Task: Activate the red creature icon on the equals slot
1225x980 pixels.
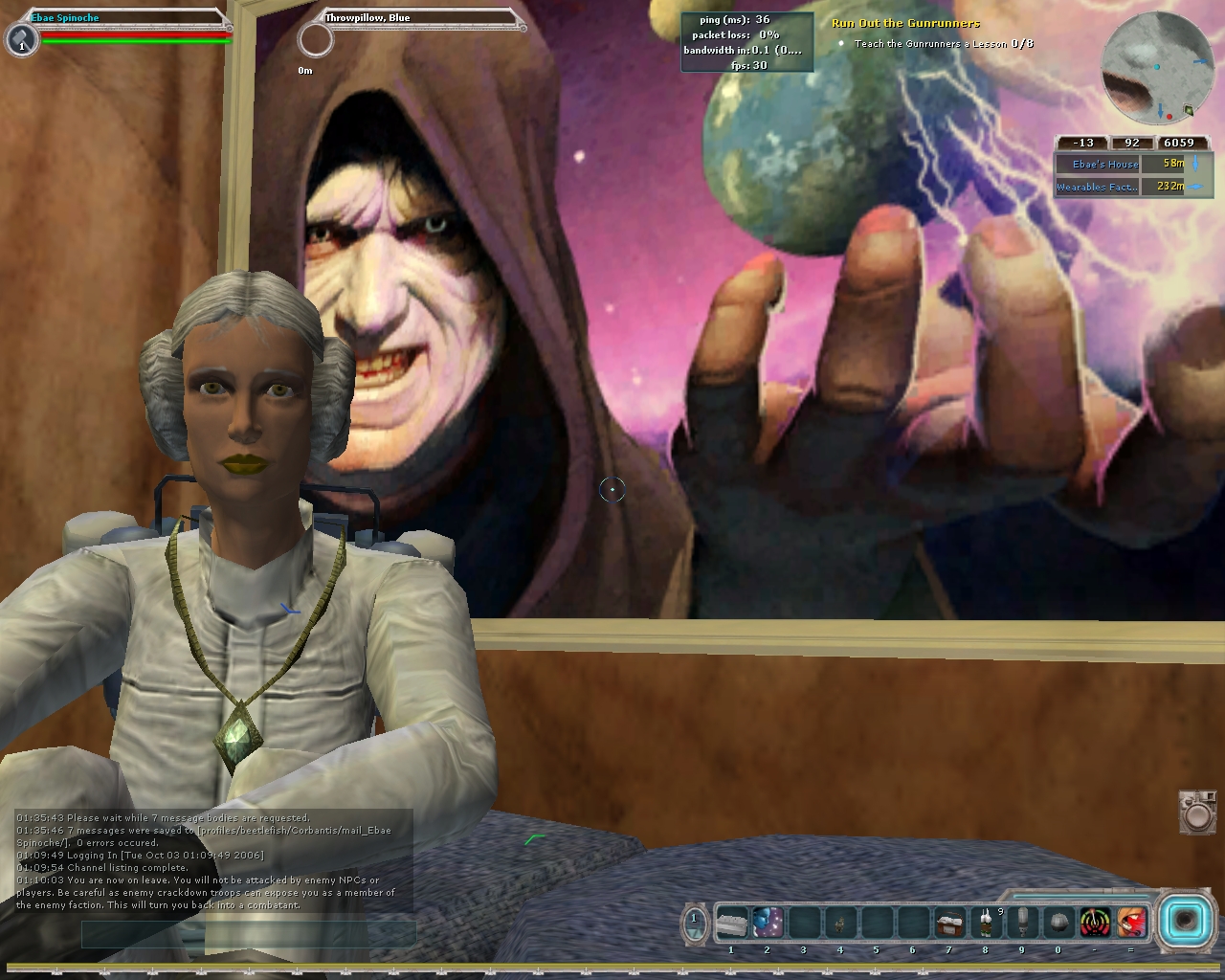Action: coord(1131,922)
